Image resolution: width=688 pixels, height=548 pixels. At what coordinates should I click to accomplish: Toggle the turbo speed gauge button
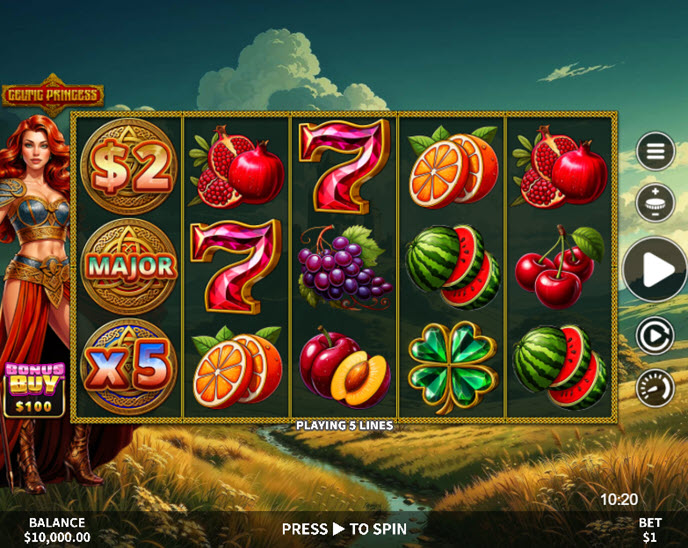(x=655, y=387)
